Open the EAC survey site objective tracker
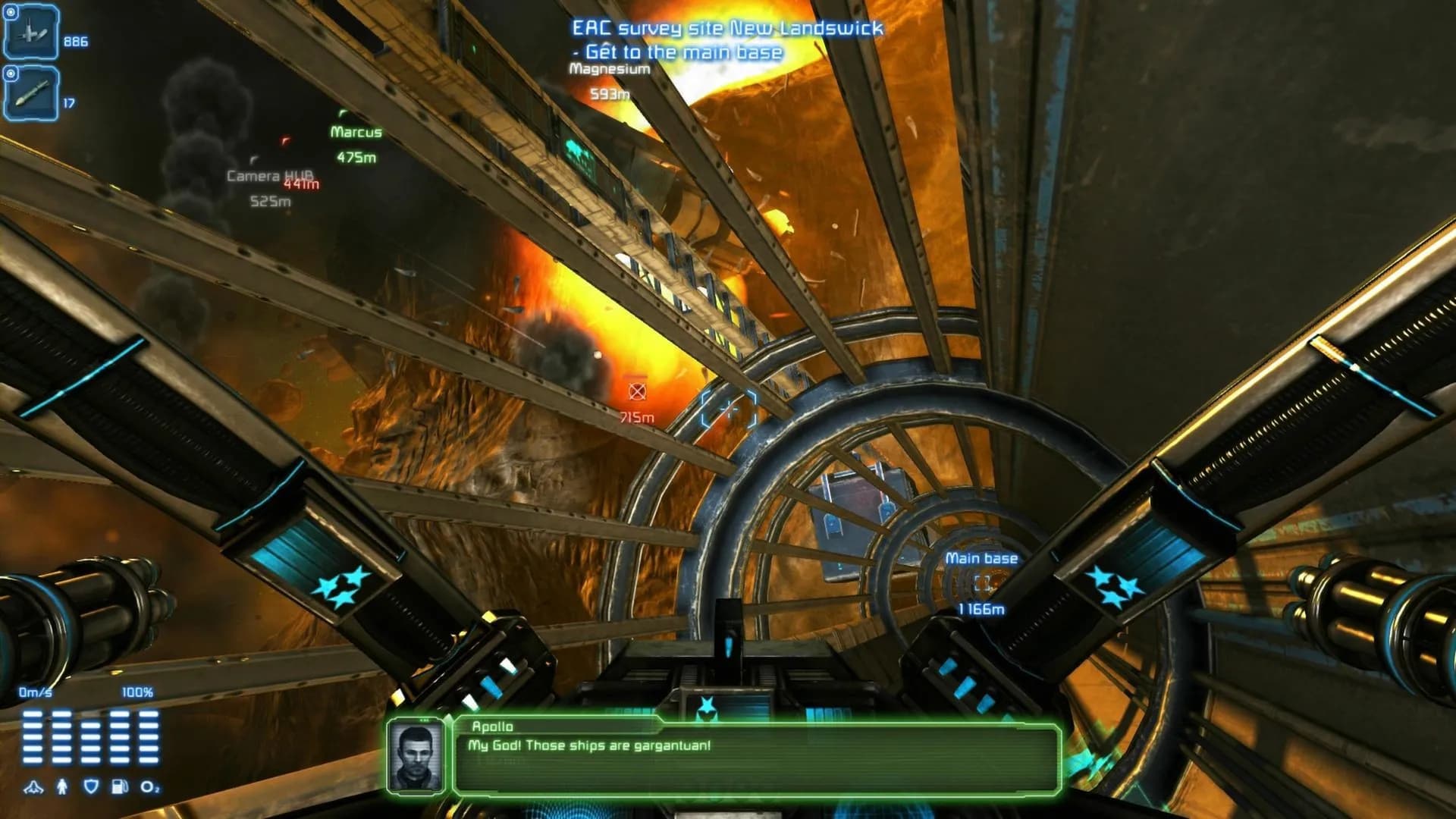This screenshot has height=819, width=1456. 726,29
